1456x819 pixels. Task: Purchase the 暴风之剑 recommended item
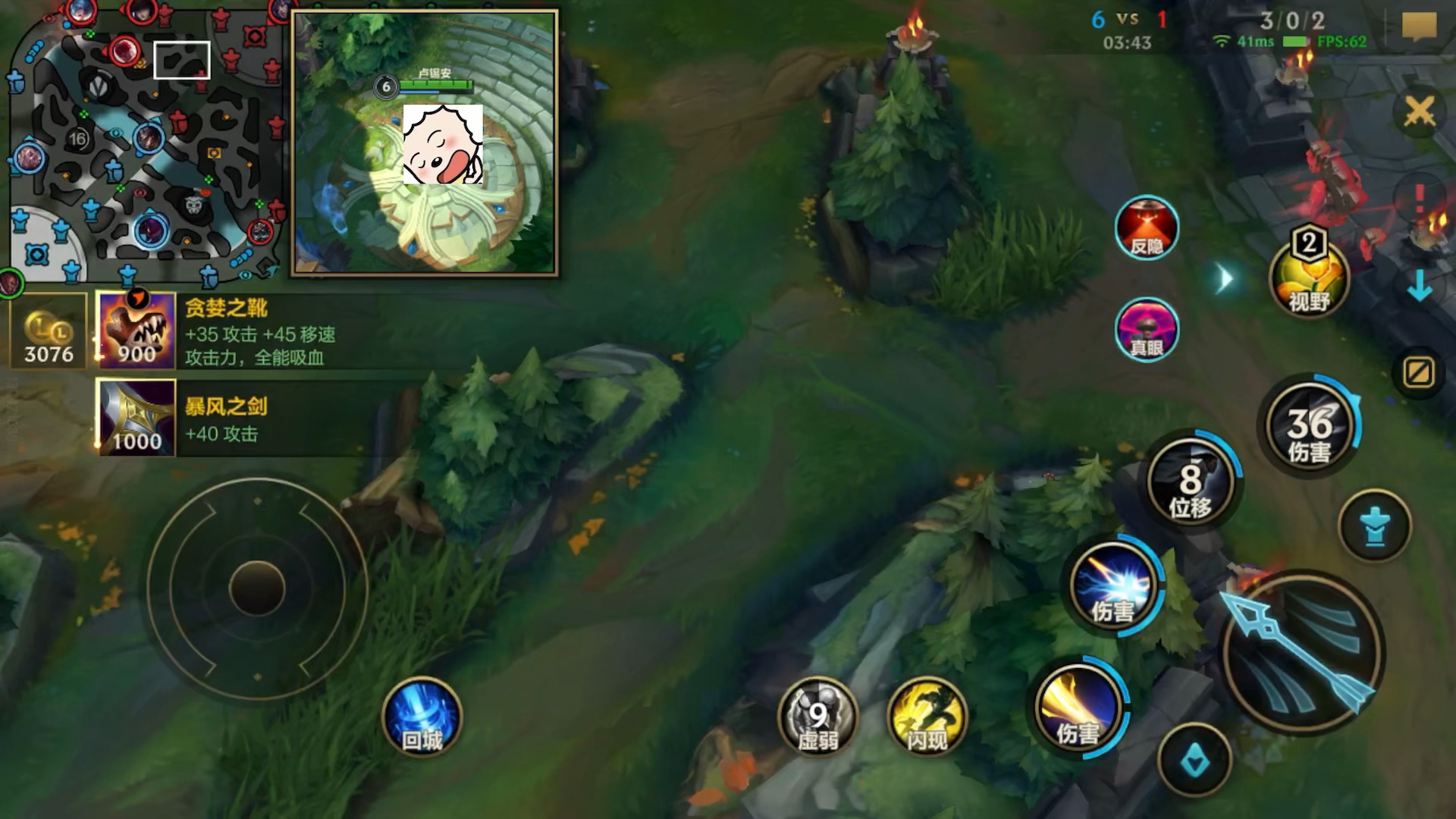click(136, 419)
